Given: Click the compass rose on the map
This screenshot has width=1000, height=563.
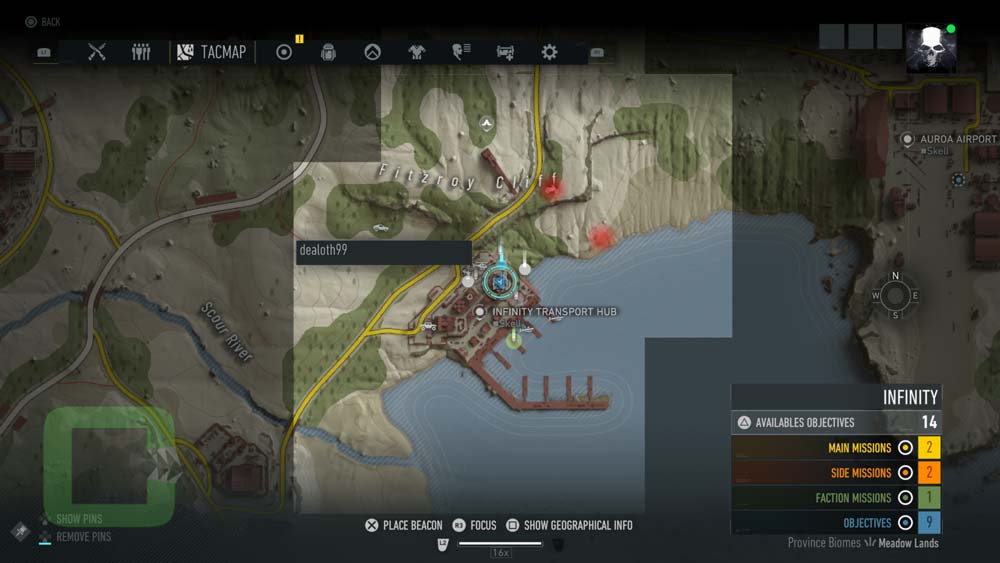Looking at the screenshot, I should [x=895, y=295].
